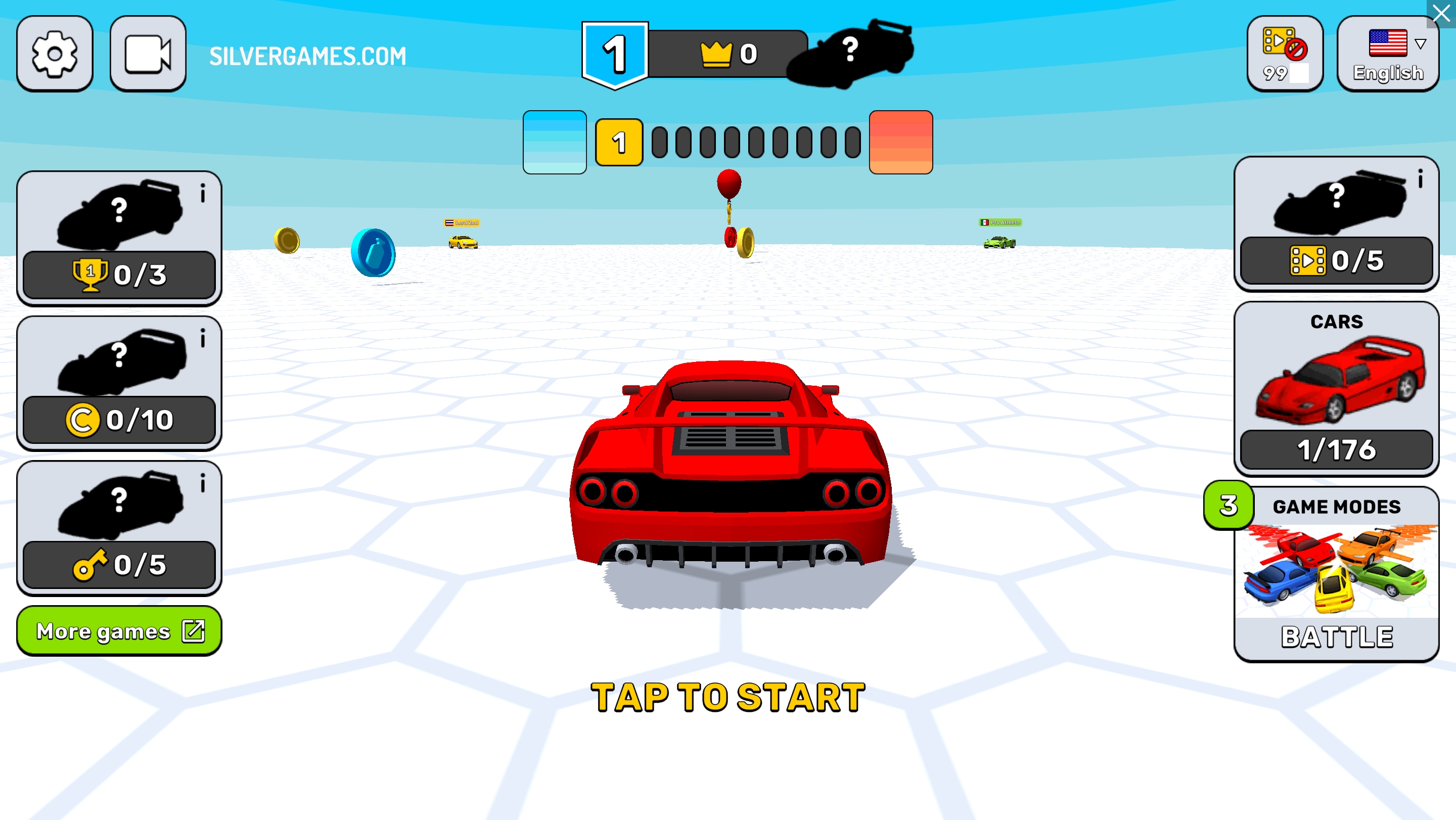Open the Cars garage panel
This screenshot has width=1456, height=820.
click(x=1336, y=388)
